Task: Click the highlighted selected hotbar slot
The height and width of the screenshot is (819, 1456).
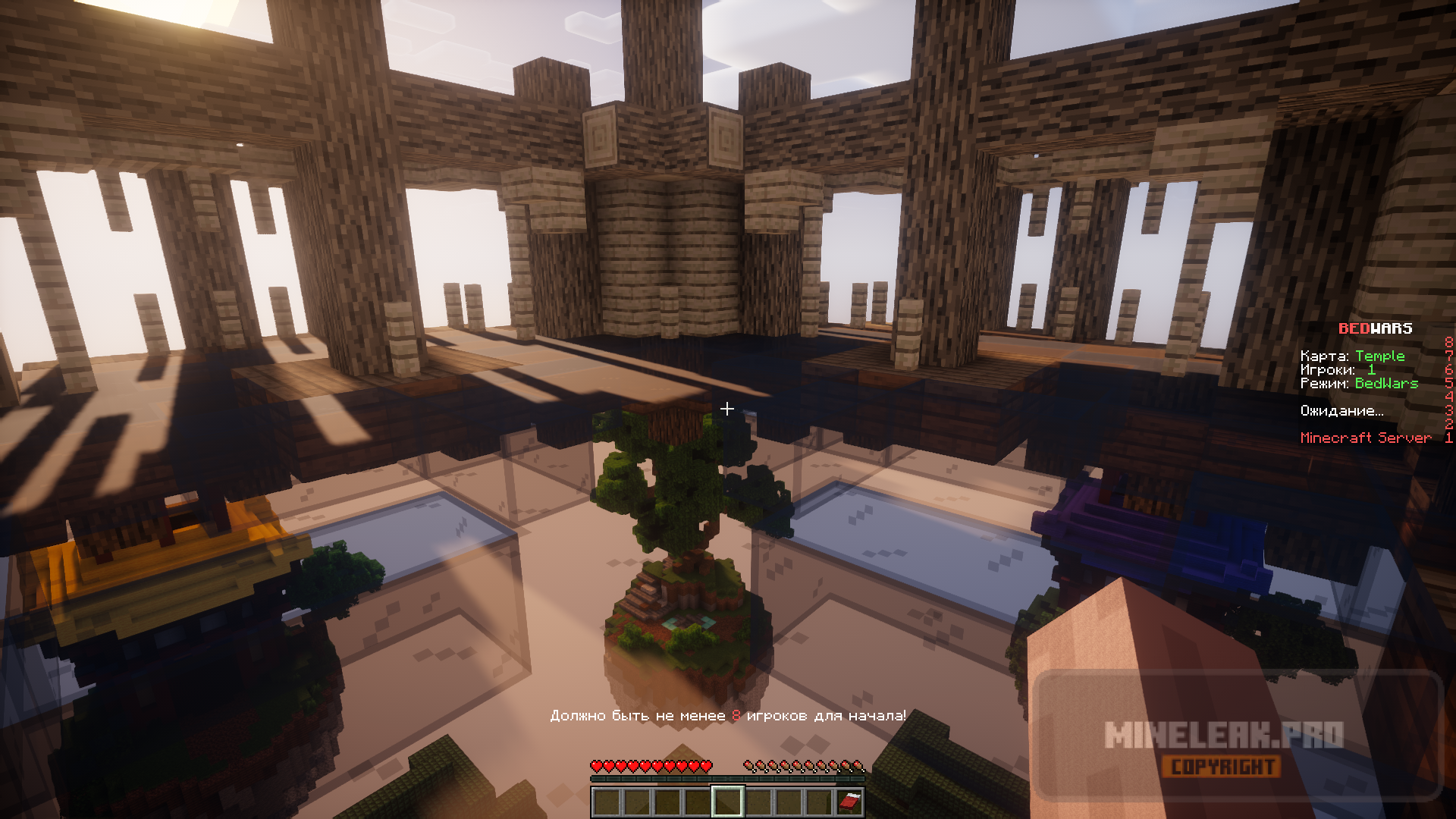Action: (x=727, y=802)
